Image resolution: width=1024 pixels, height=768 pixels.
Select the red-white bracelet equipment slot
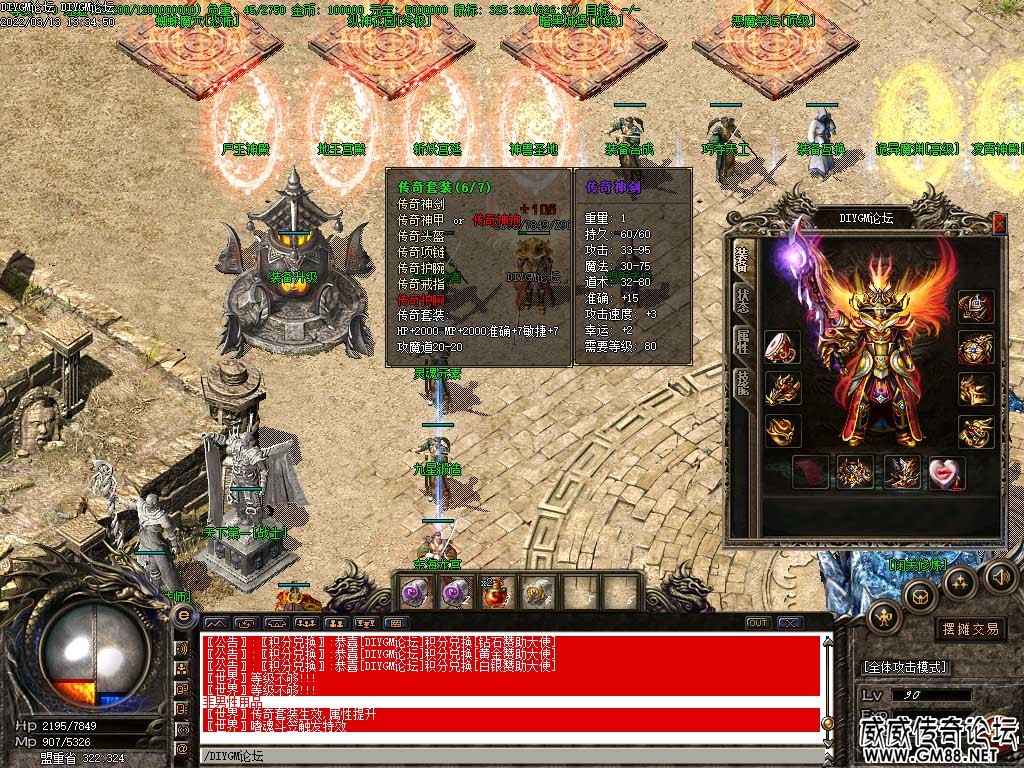pyautogui.click(x=783, y=348)
